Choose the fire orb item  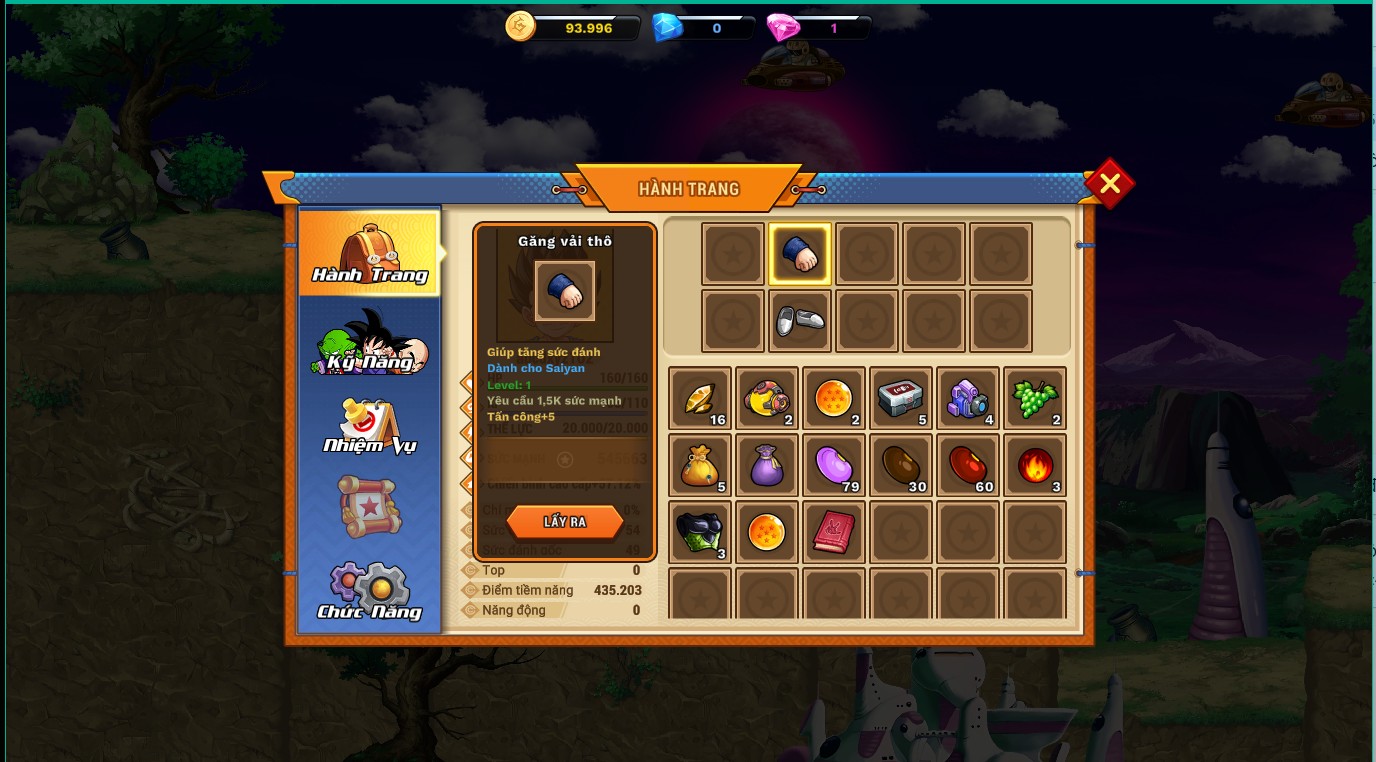point(1035,466)
